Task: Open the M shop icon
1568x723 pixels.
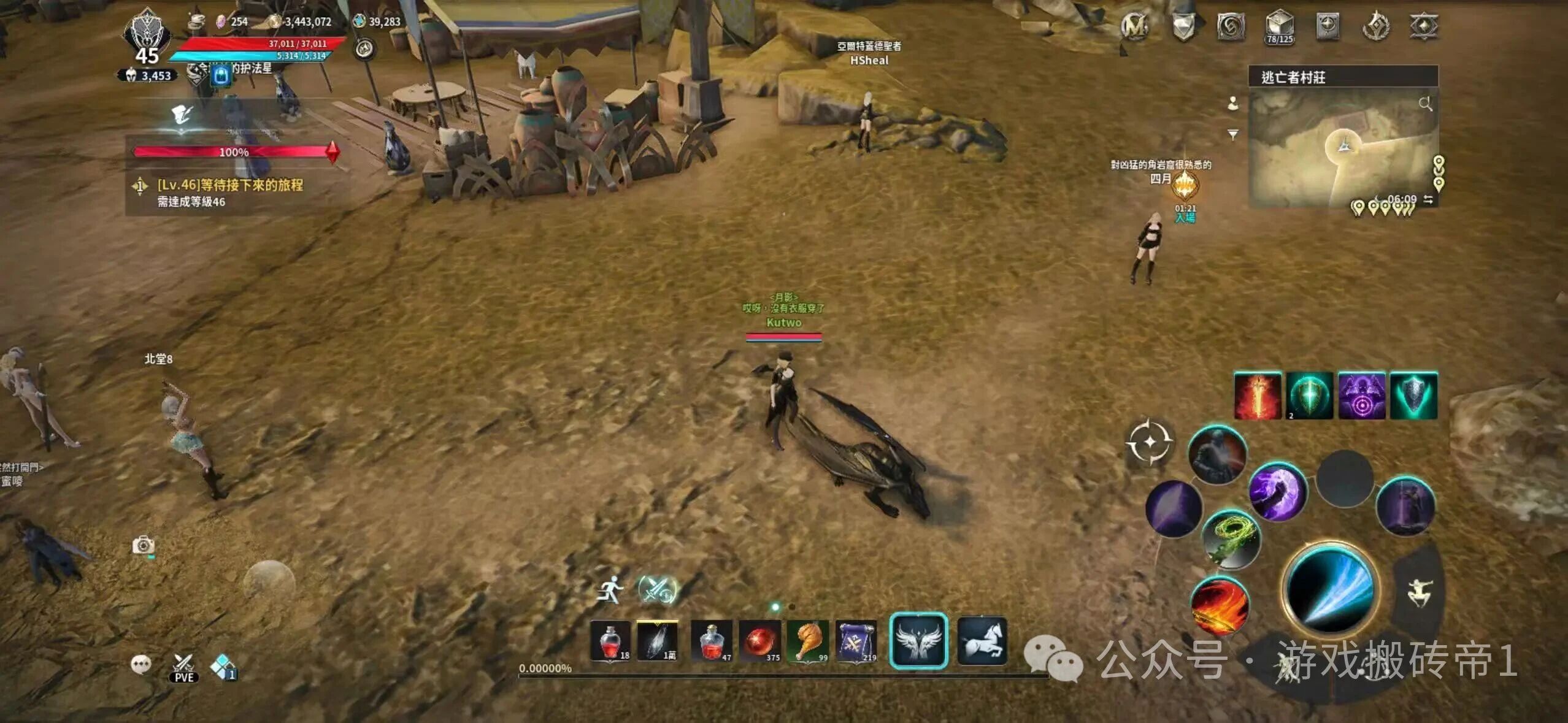Action: (1134, 26)
